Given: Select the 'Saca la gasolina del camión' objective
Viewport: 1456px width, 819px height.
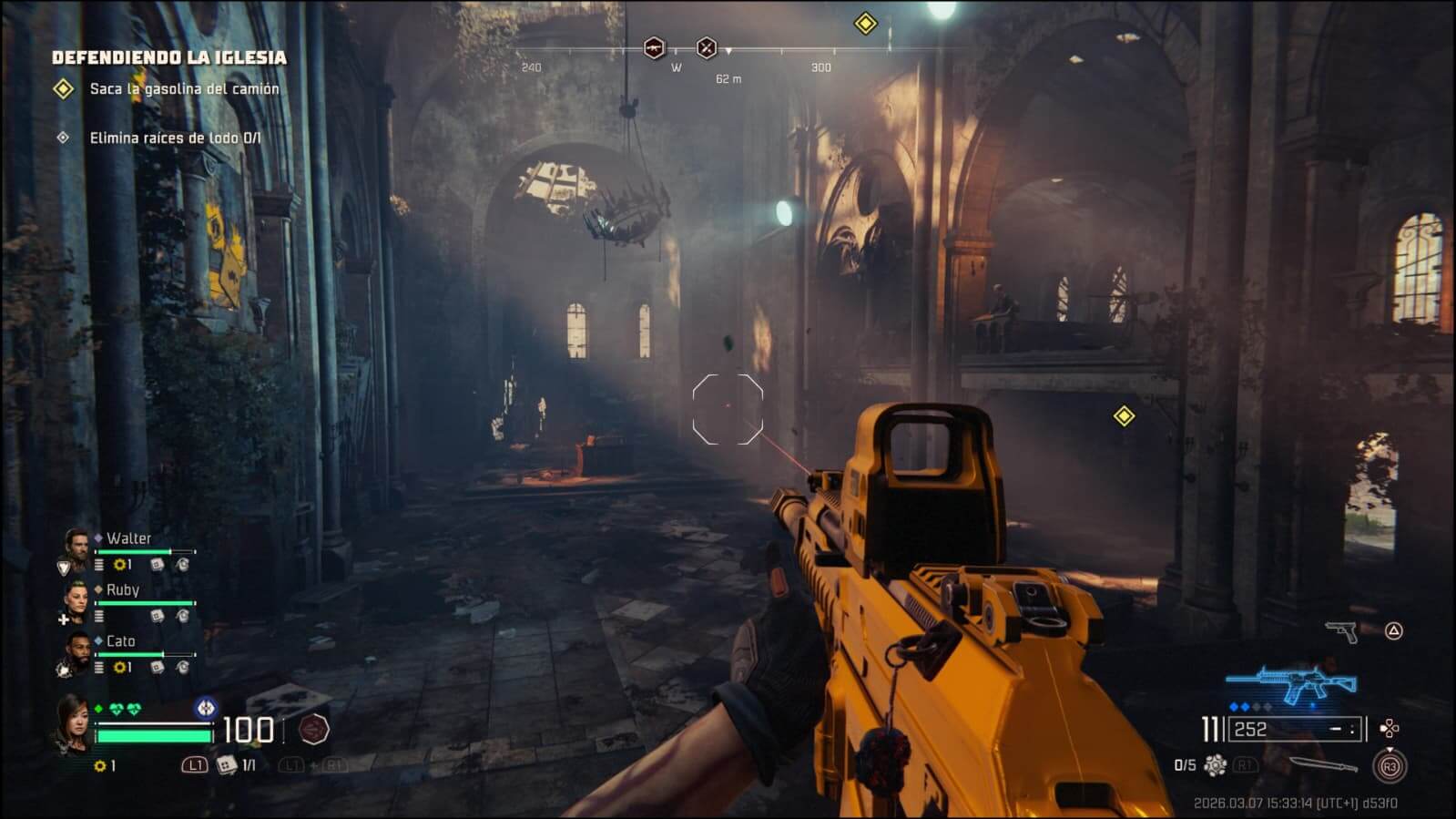Looking at the screenshot, I should pyautogui.click(x=184, y=89).
